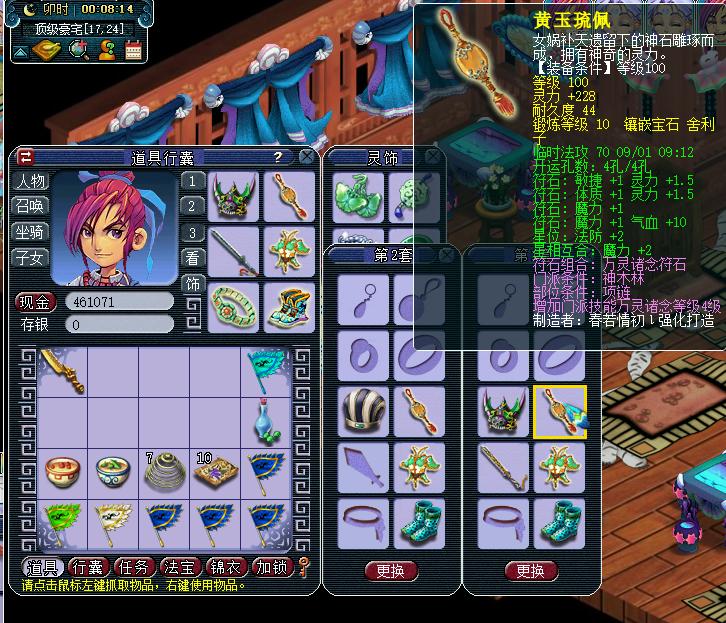
Task: Click the 加锁 lock button
Action: pos(272,569)
